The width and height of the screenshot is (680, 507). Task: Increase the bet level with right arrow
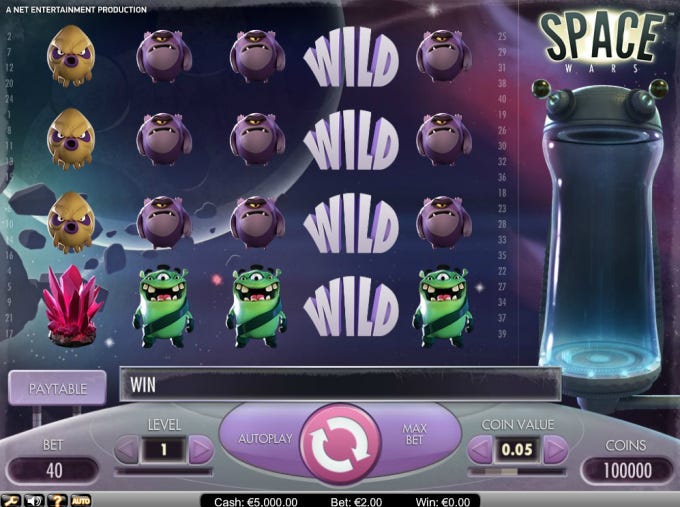[201, 450]
